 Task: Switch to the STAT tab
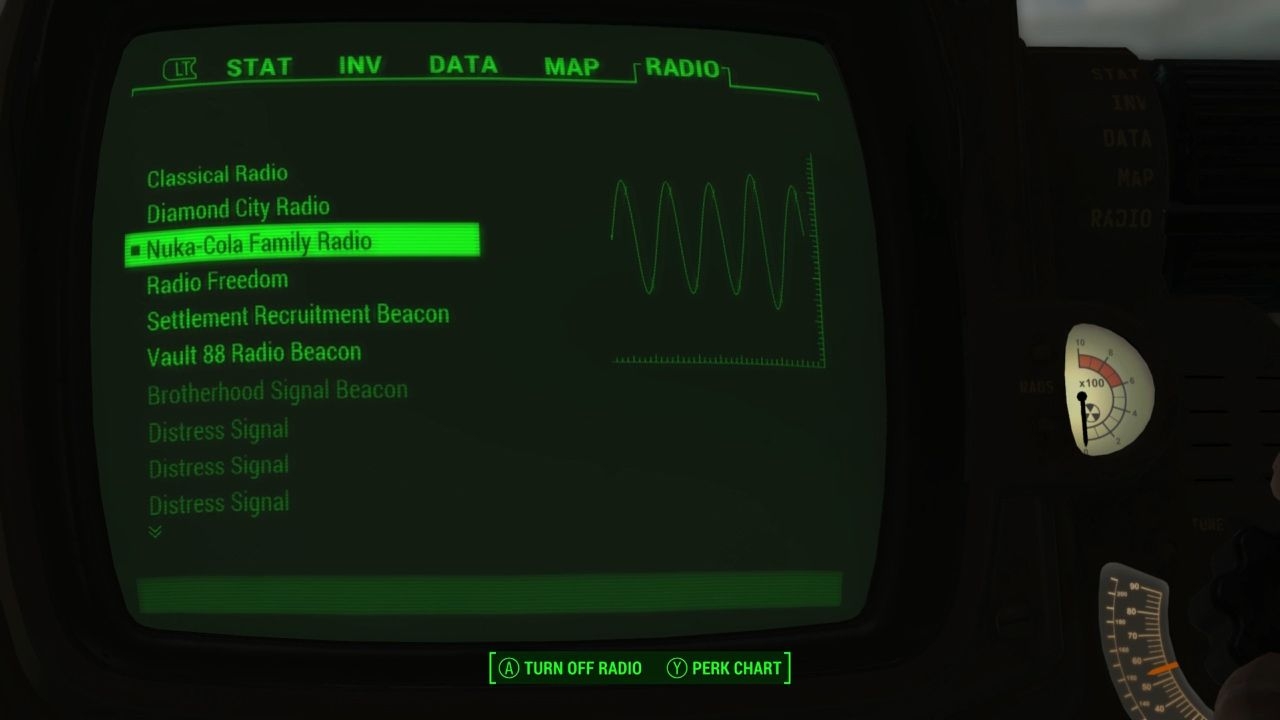pyautogui.click(x=260, y=66)
